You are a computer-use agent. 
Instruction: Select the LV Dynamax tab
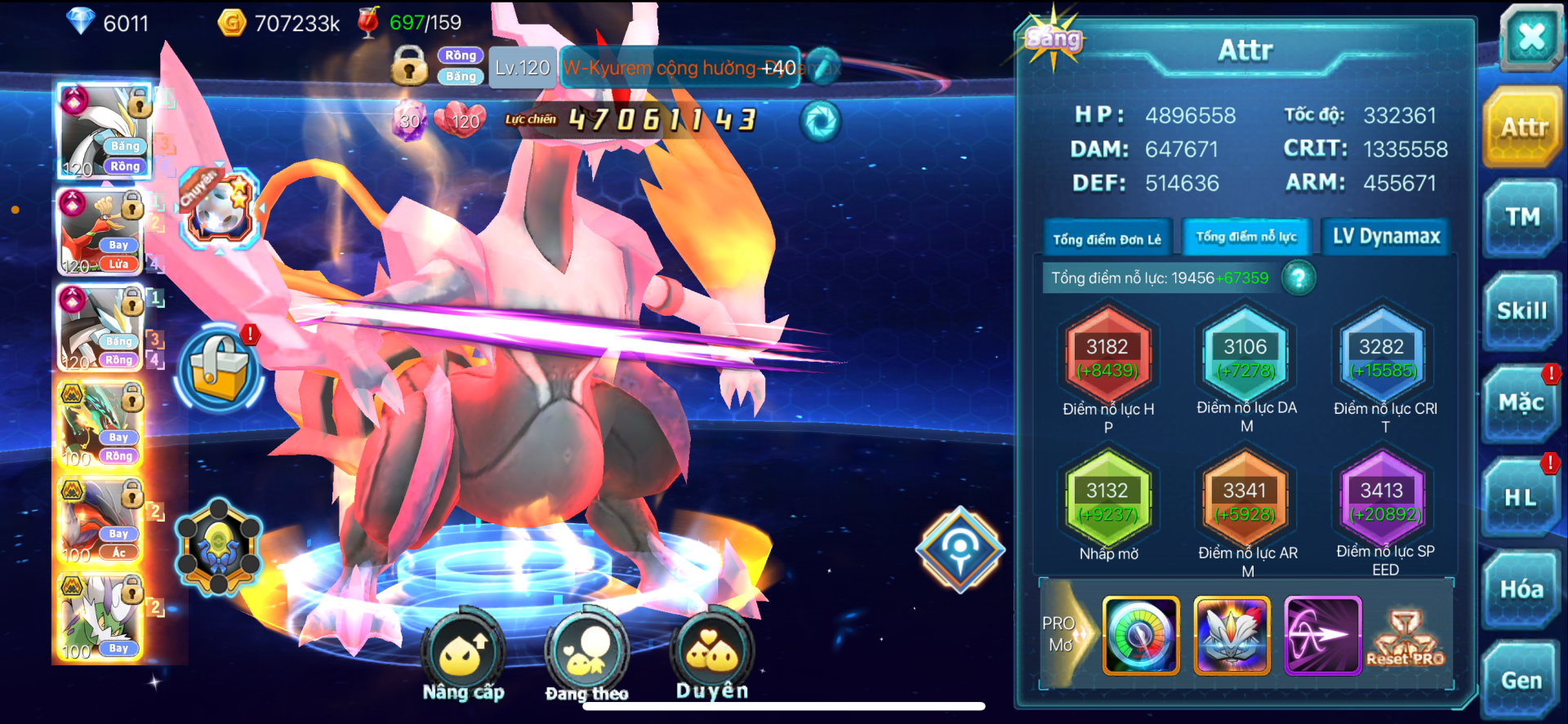click(1386, 237)
